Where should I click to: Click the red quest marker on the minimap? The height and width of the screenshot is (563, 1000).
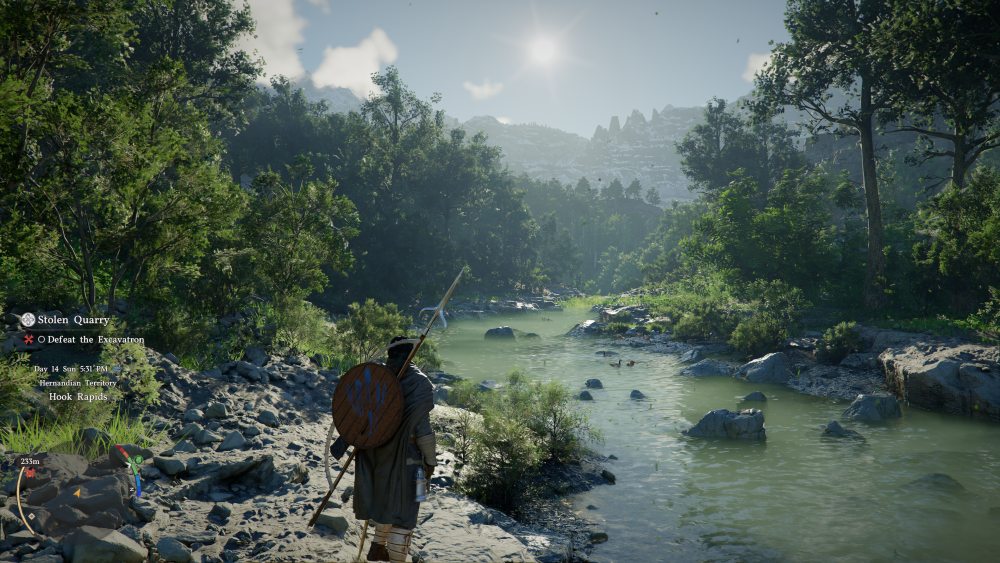coord(31,471)
